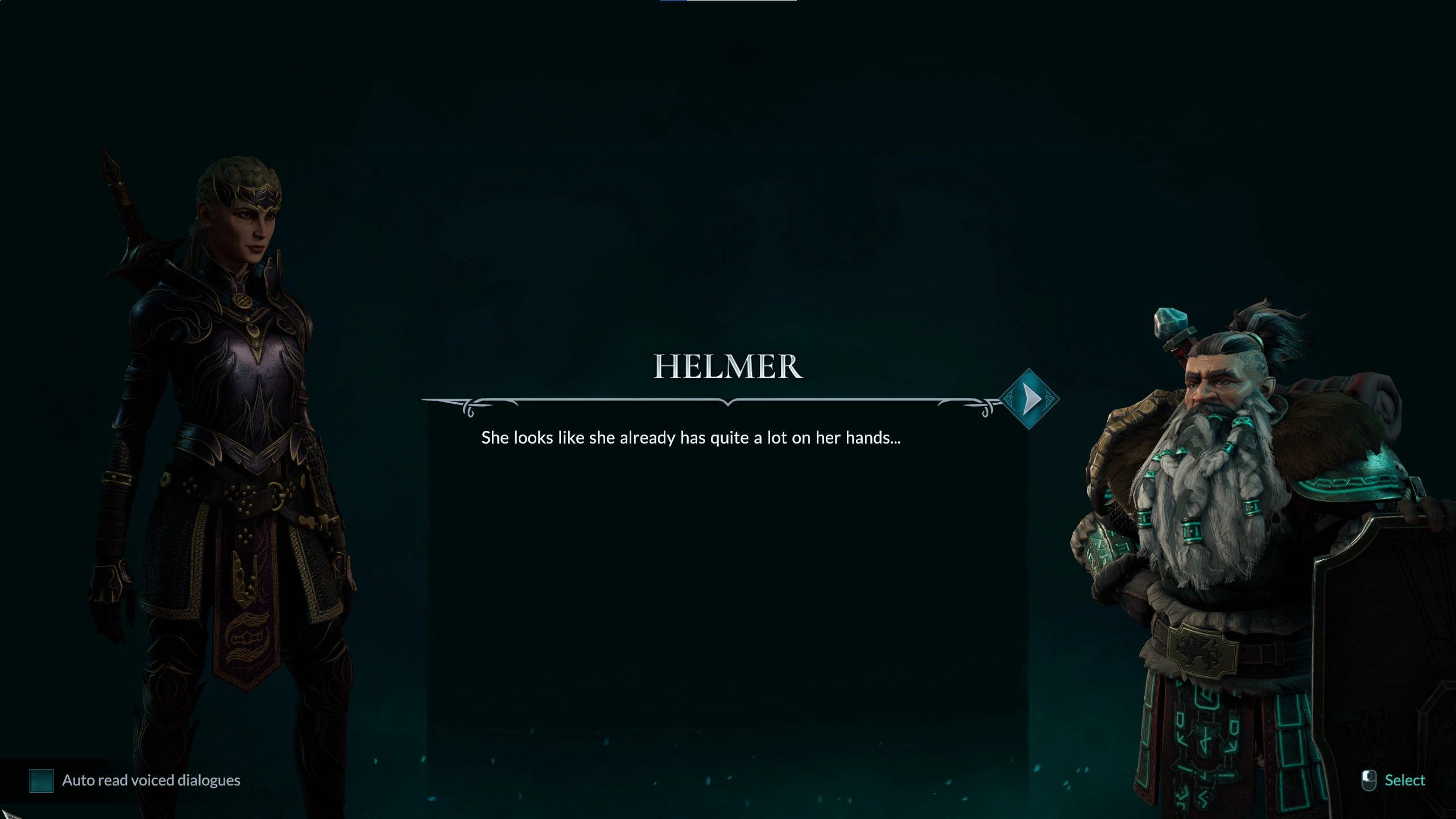Advance dialogue with the diamond arrow button
This screenshot has width=1456, height=819.
[1029, 399]
